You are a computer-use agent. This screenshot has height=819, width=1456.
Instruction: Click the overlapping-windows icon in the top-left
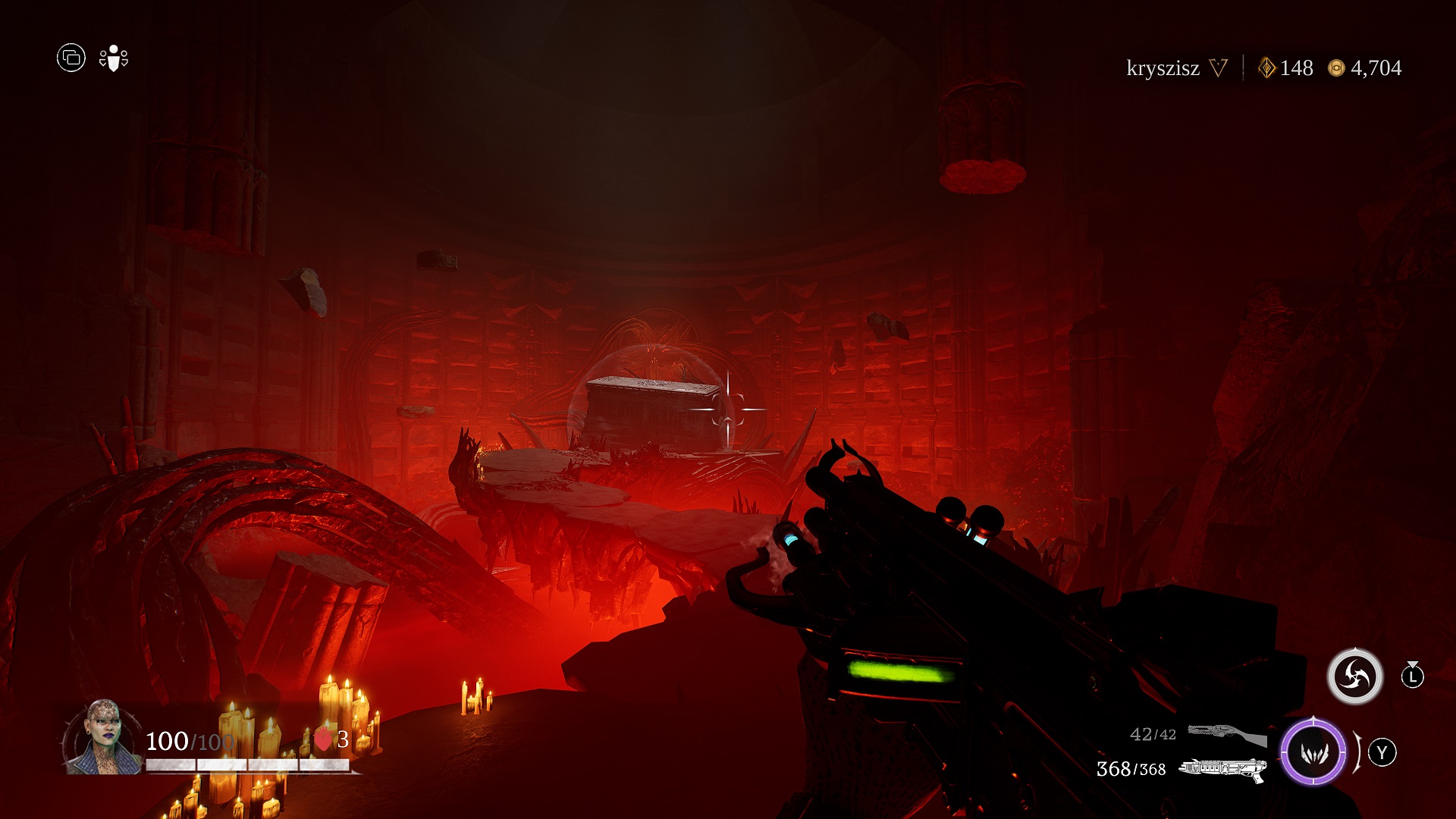click(x=71, y=58)
